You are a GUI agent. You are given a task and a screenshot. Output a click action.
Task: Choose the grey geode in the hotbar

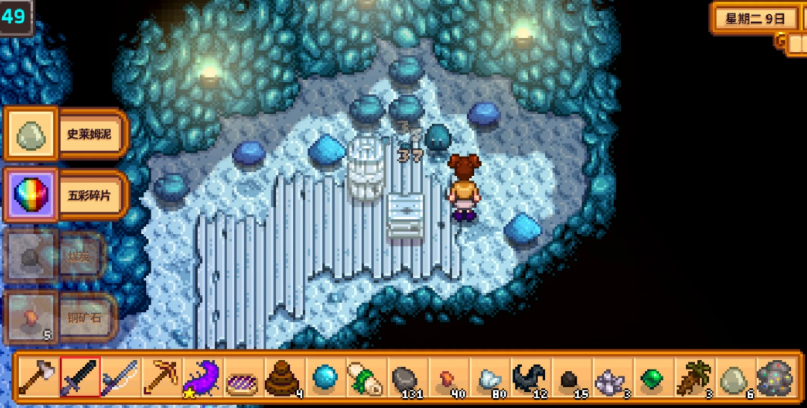pyautogui.click(x=774, y=378)
